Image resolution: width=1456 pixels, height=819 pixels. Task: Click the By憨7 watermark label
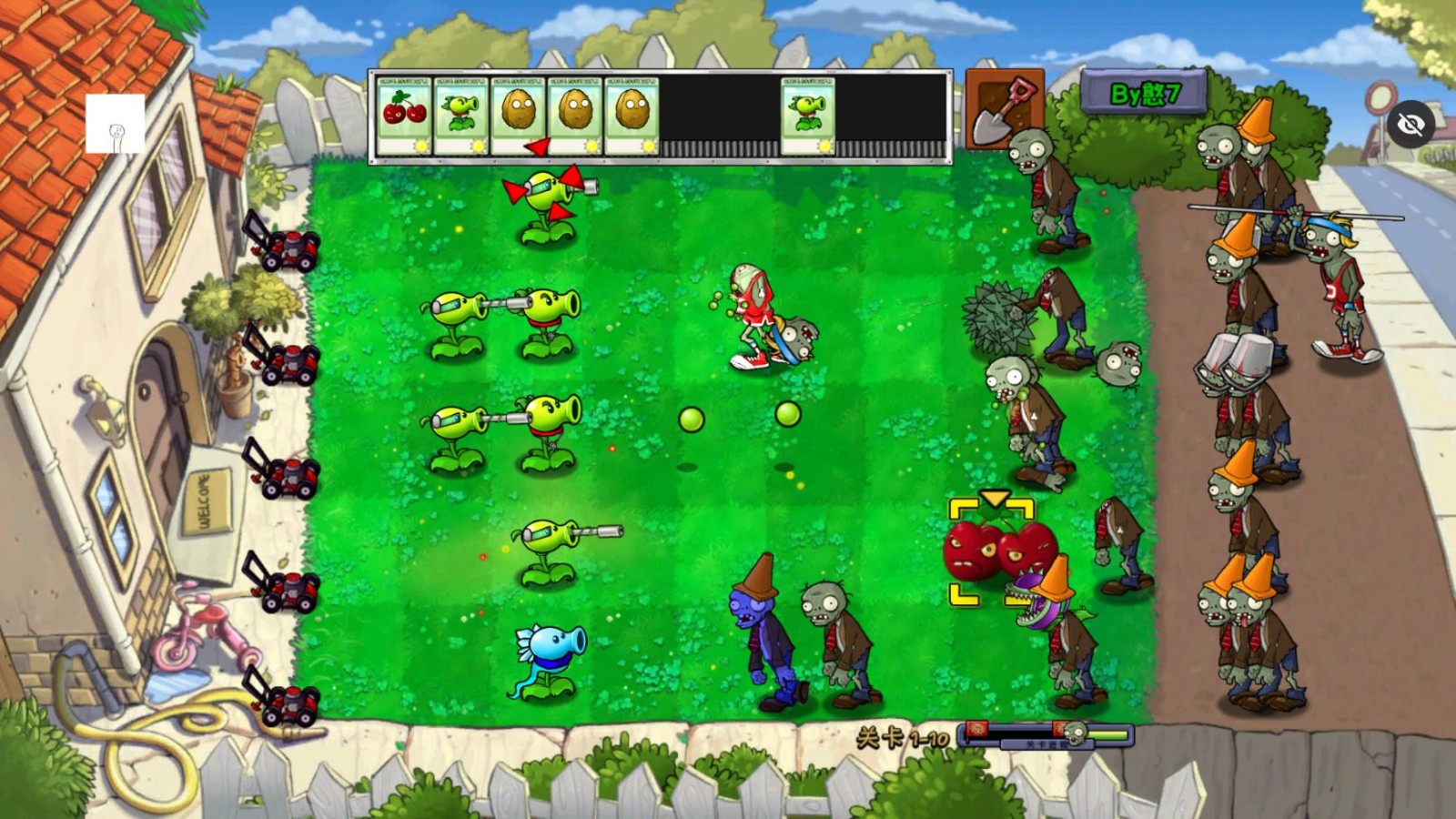(1143, 94)
